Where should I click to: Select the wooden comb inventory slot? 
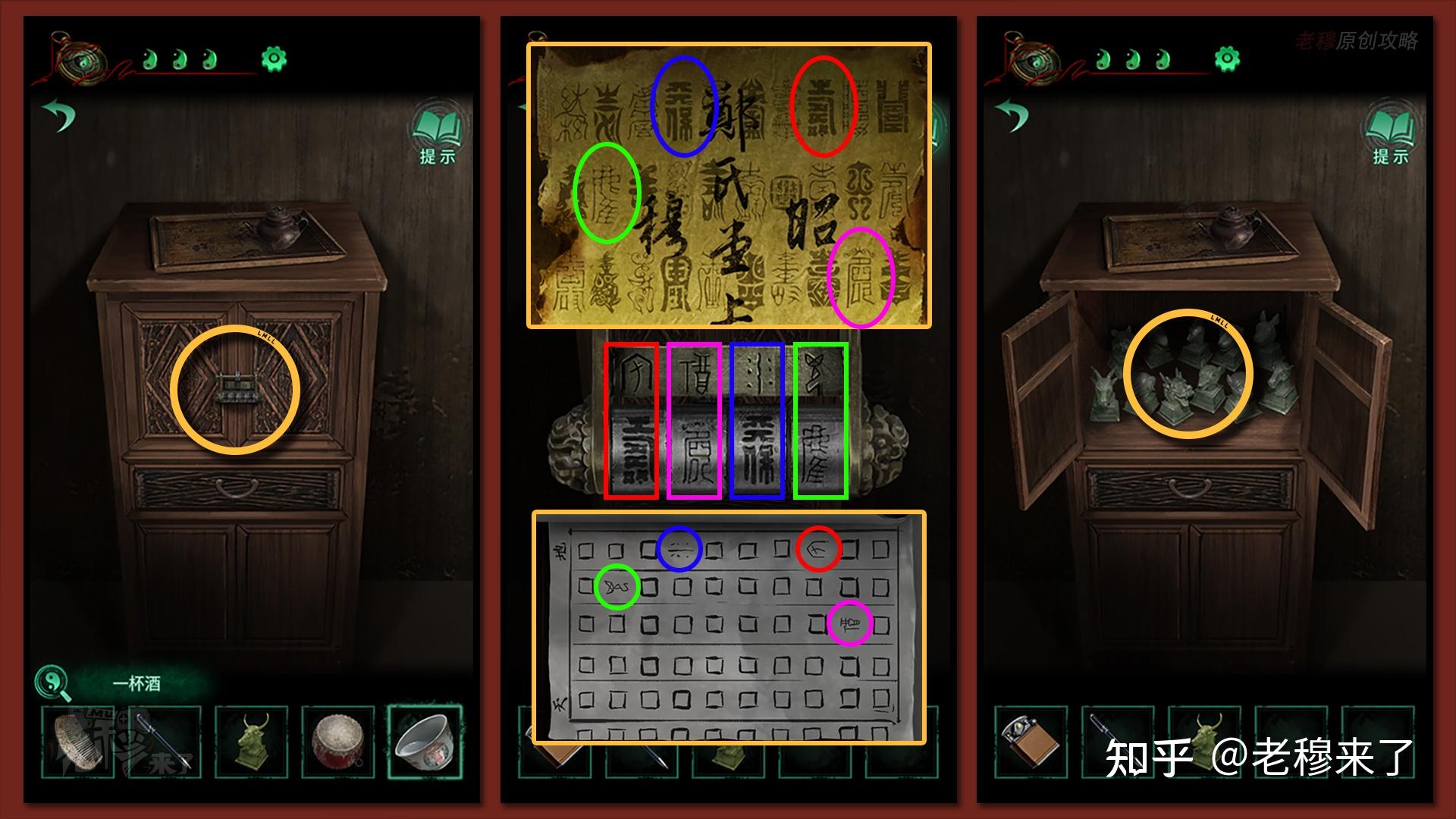coord(77,742)
